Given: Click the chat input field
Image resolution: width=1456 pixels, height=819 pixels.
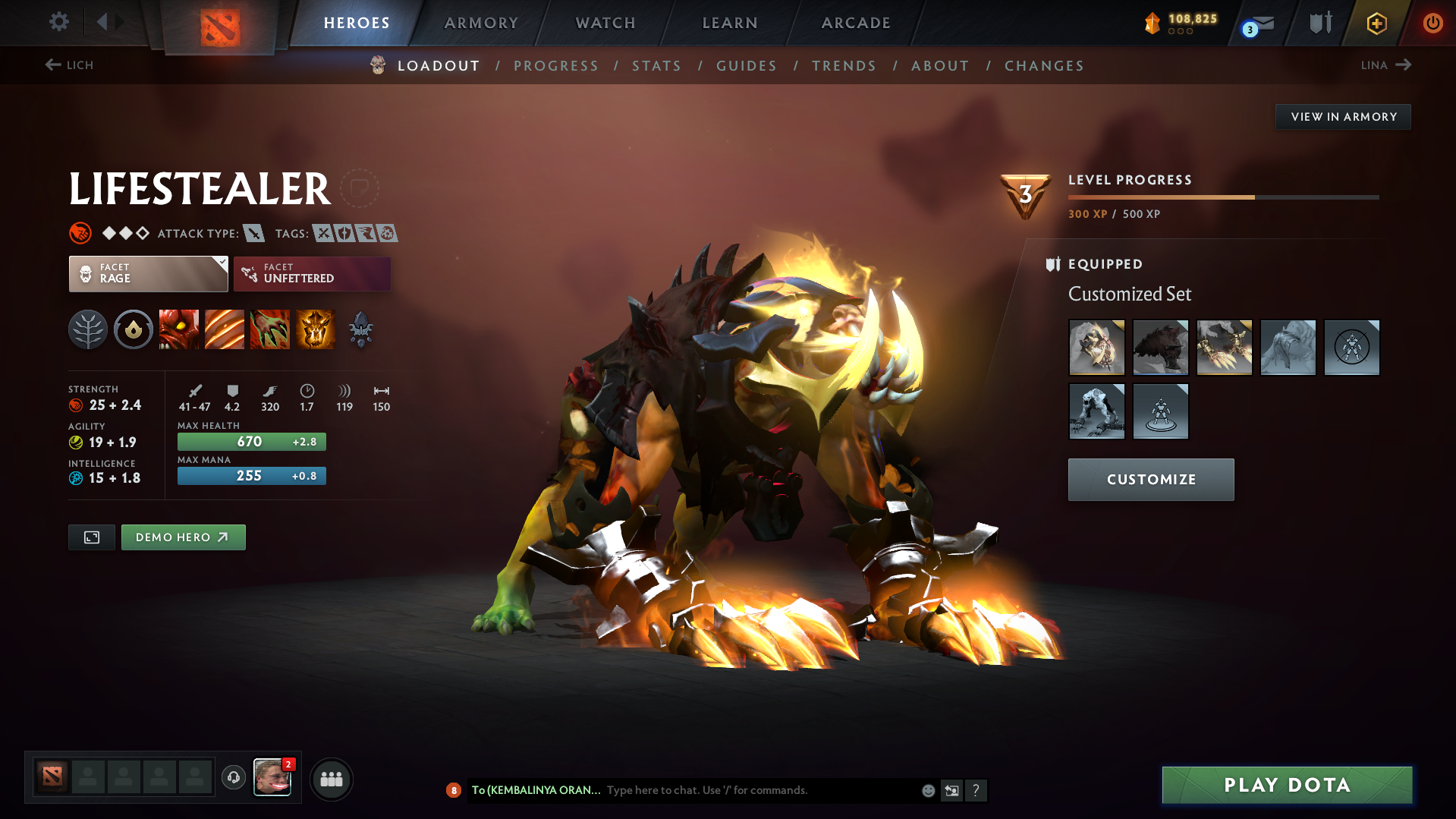Looking at the screenshot, I should (759, 790).
